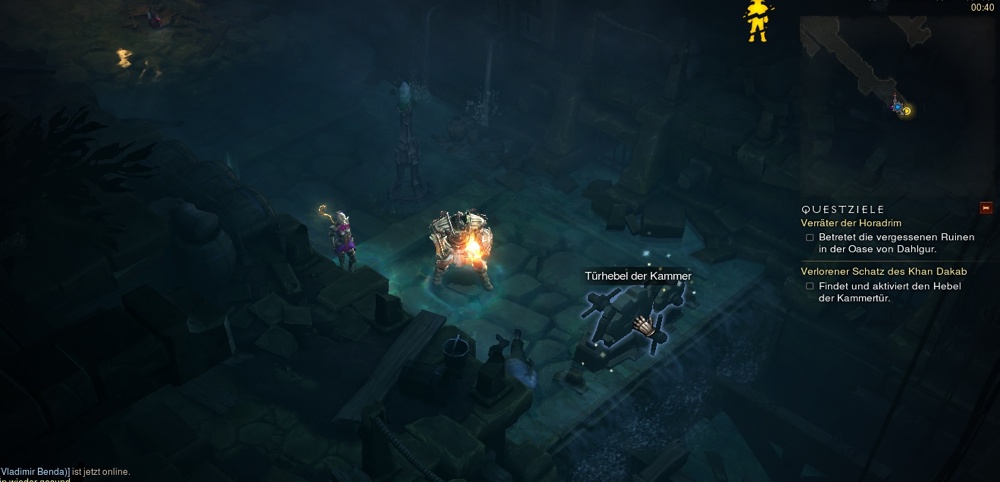The height and width of the screenshot is (482, 1000).
Task: Click the yellow armor durability warning icon
Action: coord(758,19)
